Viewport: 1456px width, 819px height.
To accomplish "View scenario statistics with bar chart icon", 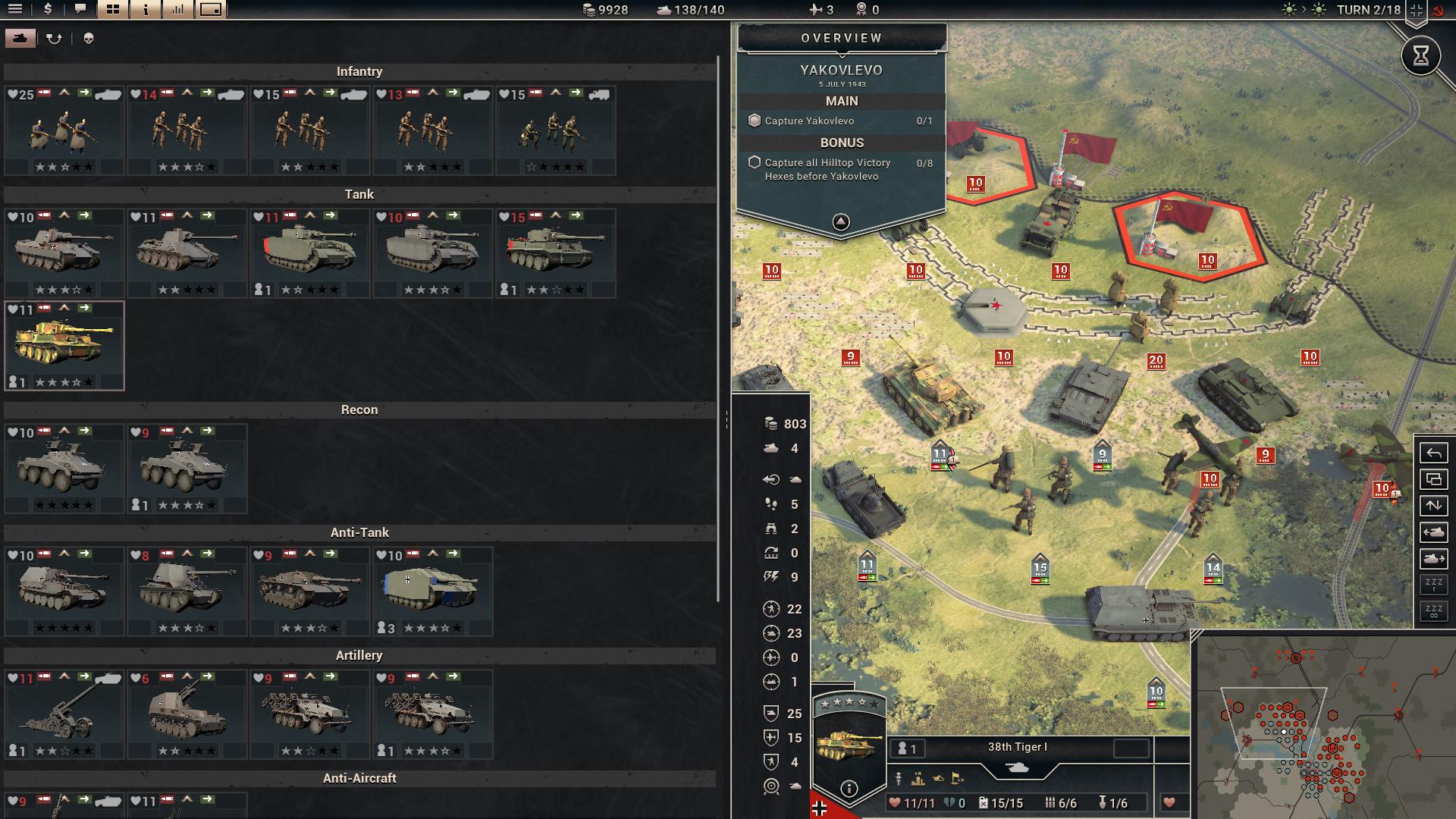I will 177,11.
